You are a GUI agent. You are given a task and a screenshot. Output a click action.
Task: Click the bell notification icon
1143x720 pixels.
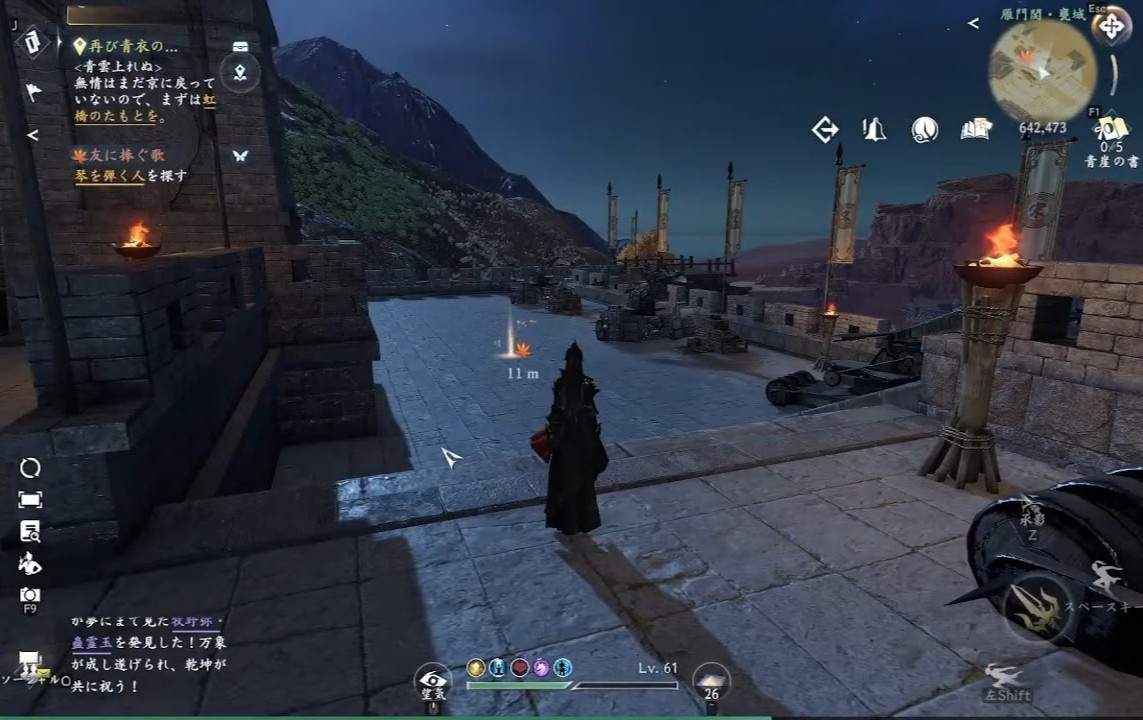(x=874, y=129)
